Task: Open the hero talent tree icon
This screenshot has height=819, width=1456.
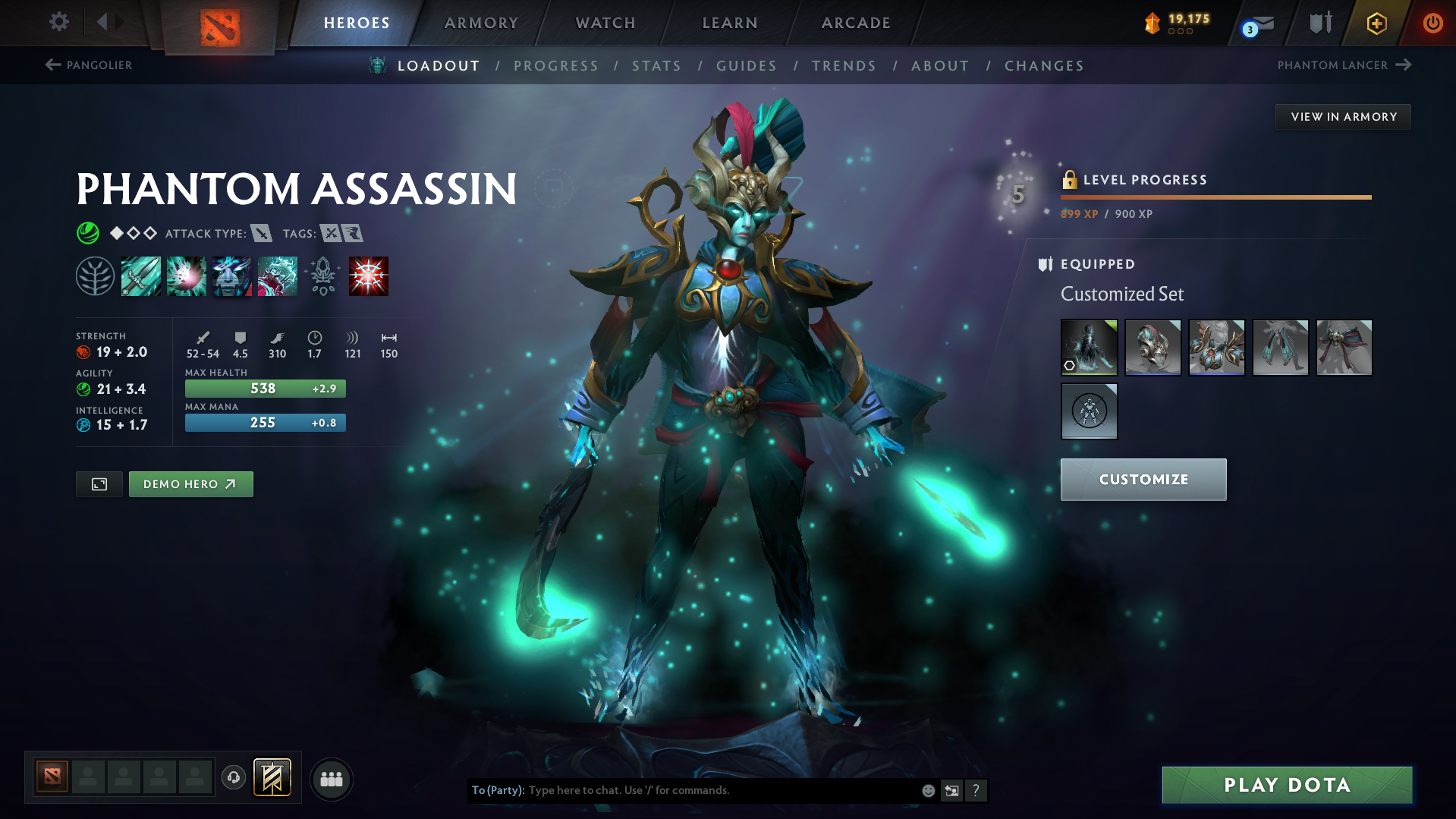Action: [95, 276]
